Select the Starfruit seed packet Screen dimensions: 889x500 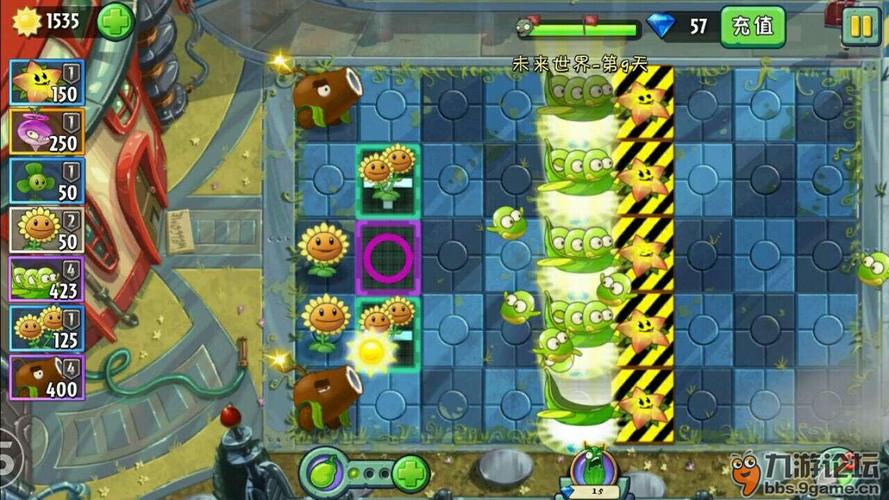(x=47, y=83)
